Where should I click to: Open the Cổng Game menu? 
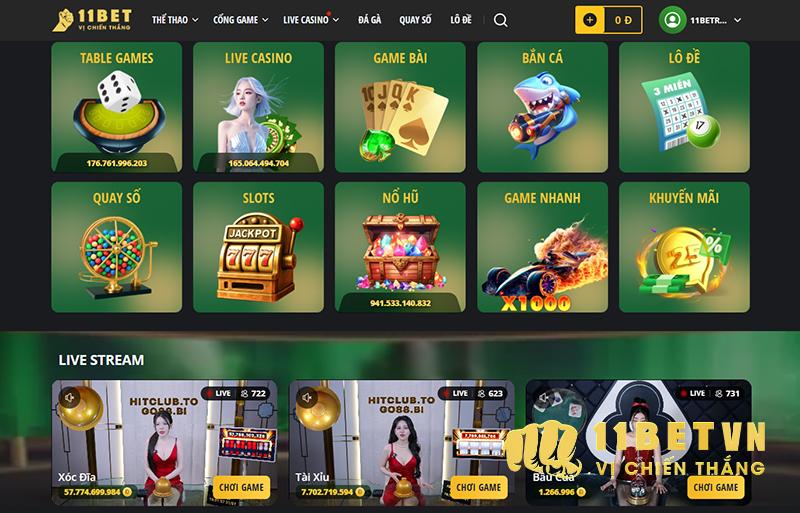[x=241, y=20]
